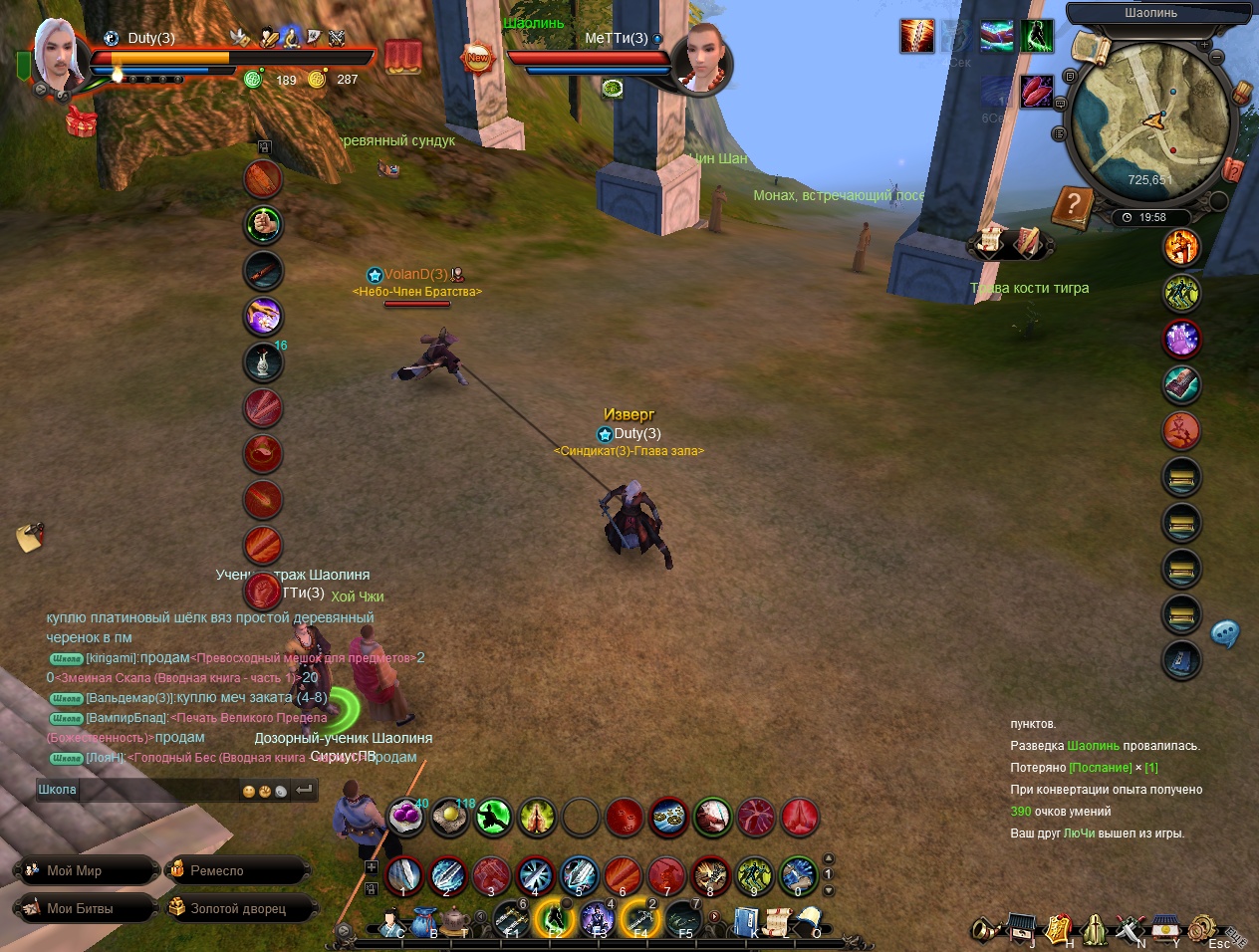Activate the praying hands skill

pyautogui.click(x=536, y=818)
